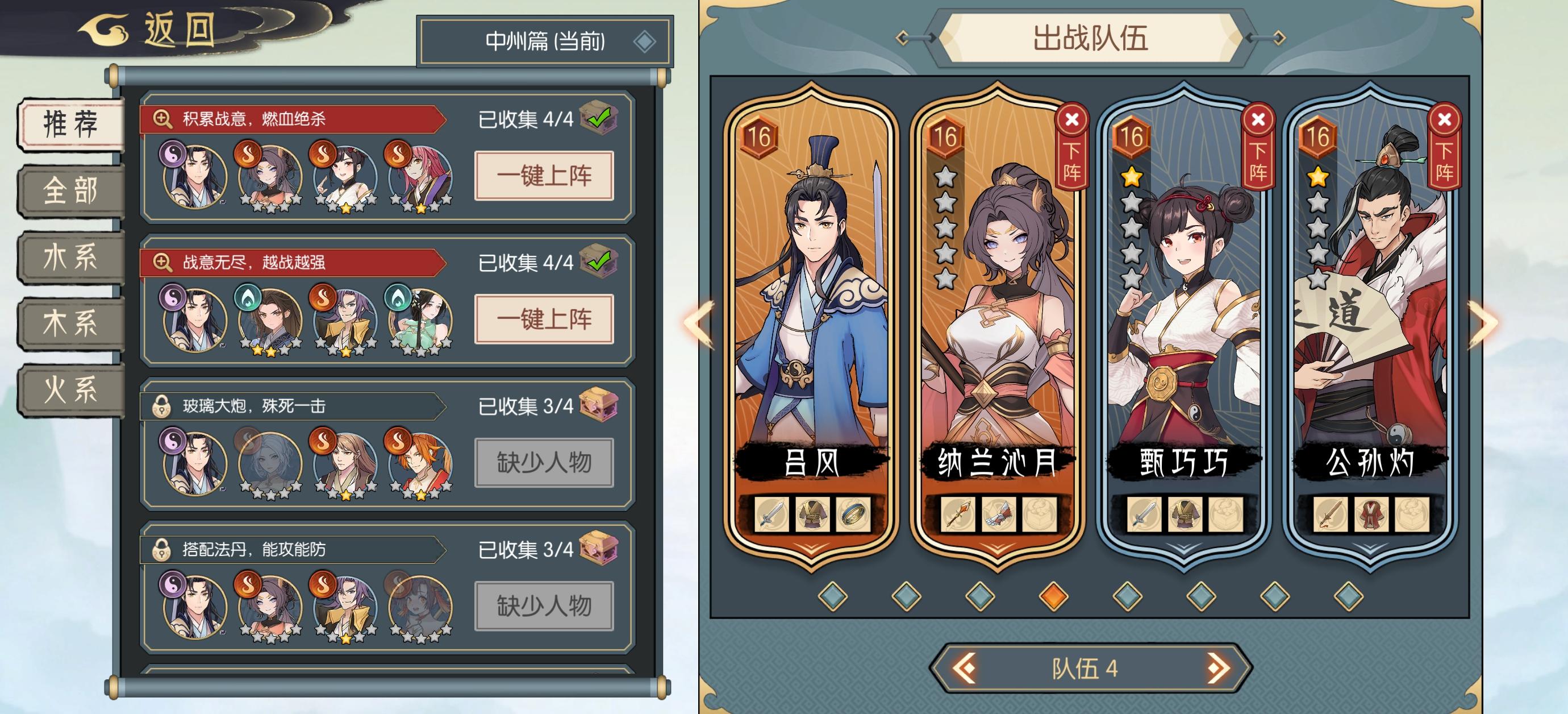Open 吕风's armor equipment slot

(x=813, y=515)
